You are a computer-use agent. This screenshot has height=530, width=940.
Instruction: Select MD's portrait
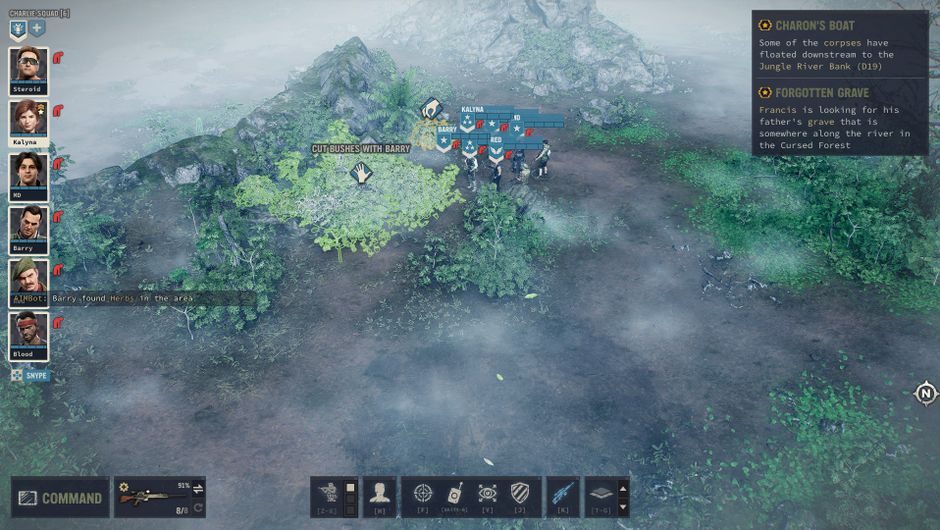coord(28,173)
